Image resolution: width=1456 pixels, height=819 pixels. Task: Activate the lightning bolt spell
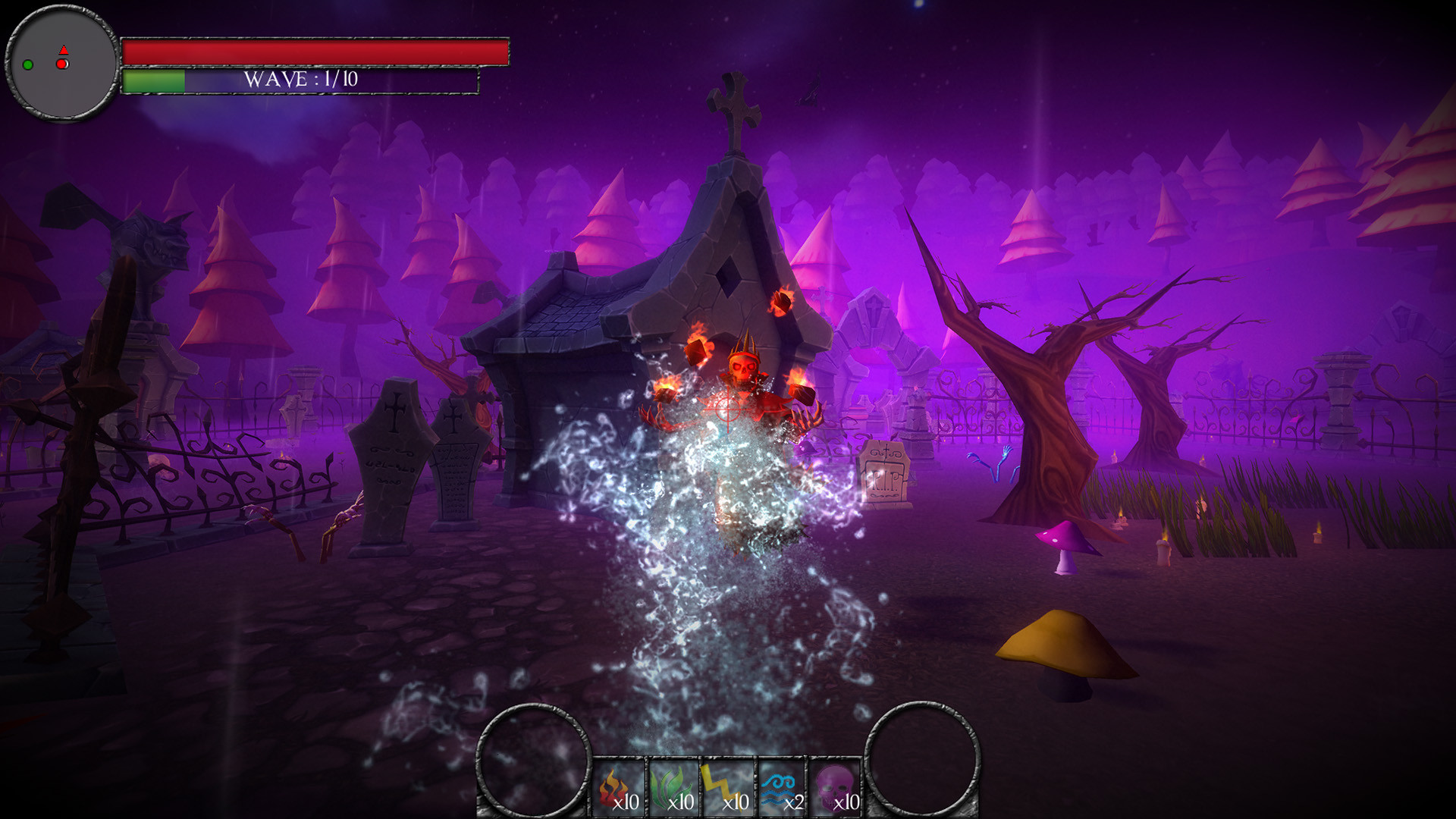tap(728, 789)
